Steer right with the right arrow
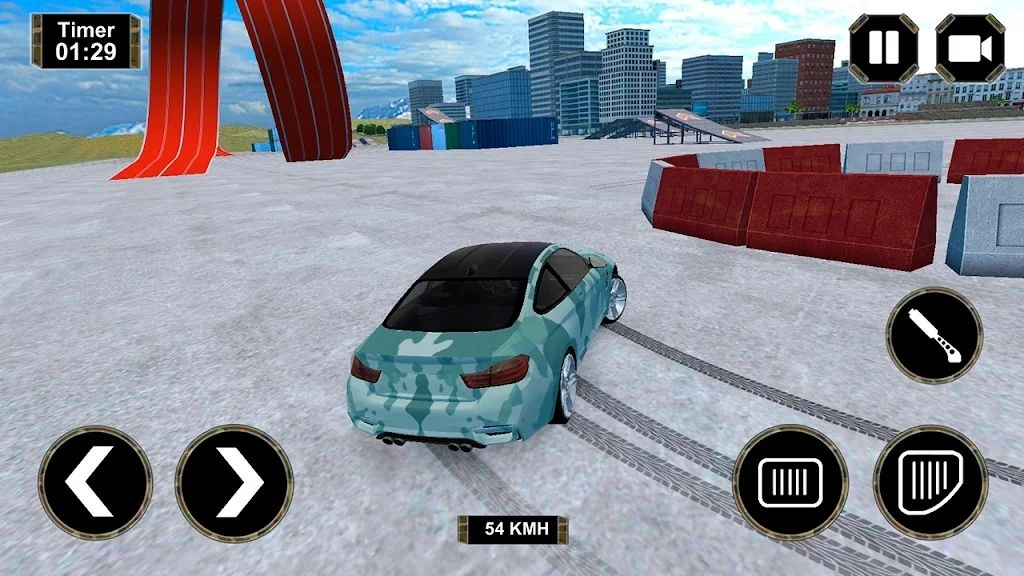This screenshot has height=576, width=1024. (x=234, y=483)
